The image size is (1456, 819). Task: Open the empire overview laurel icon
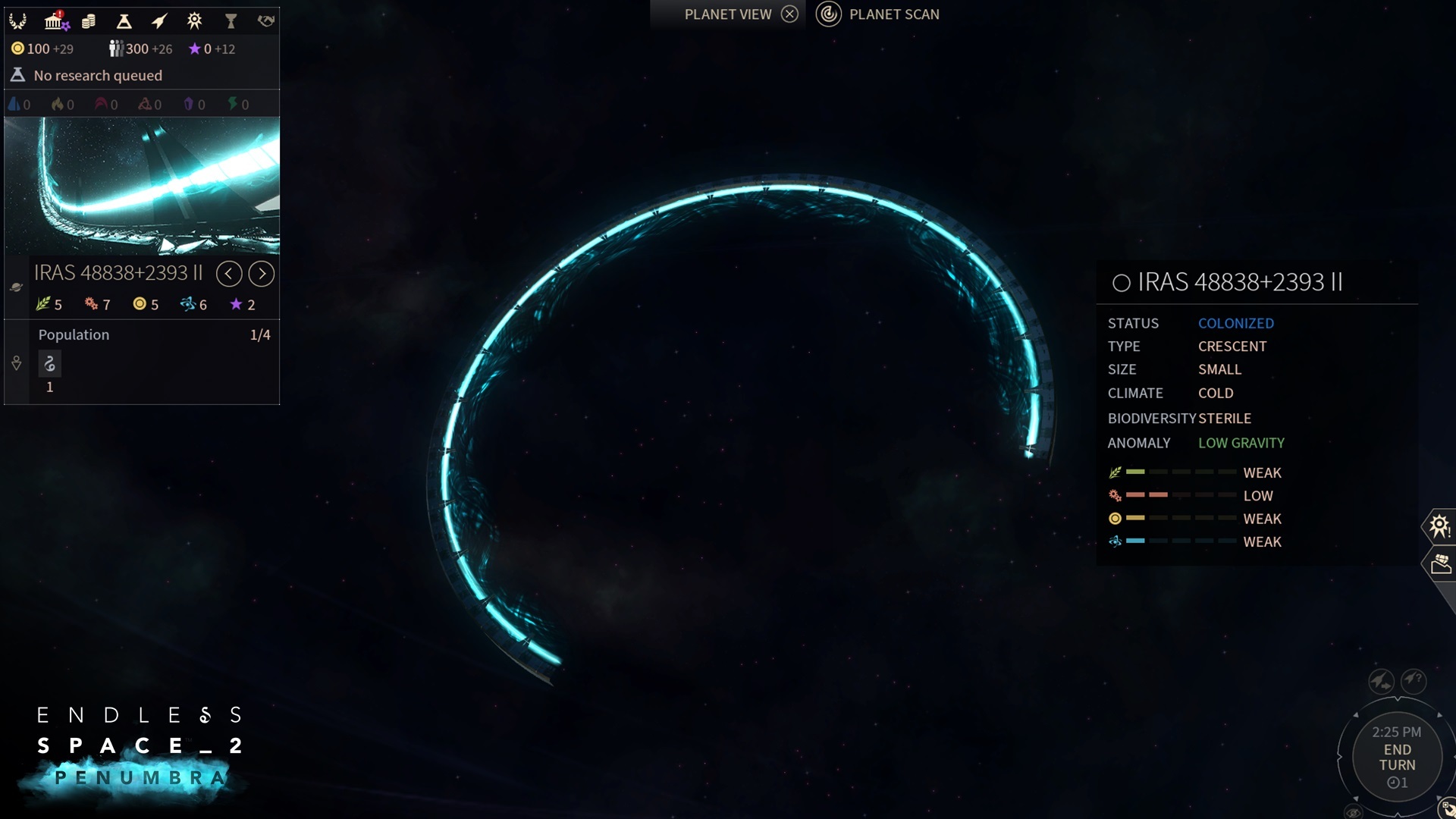[x=17, y=21]
